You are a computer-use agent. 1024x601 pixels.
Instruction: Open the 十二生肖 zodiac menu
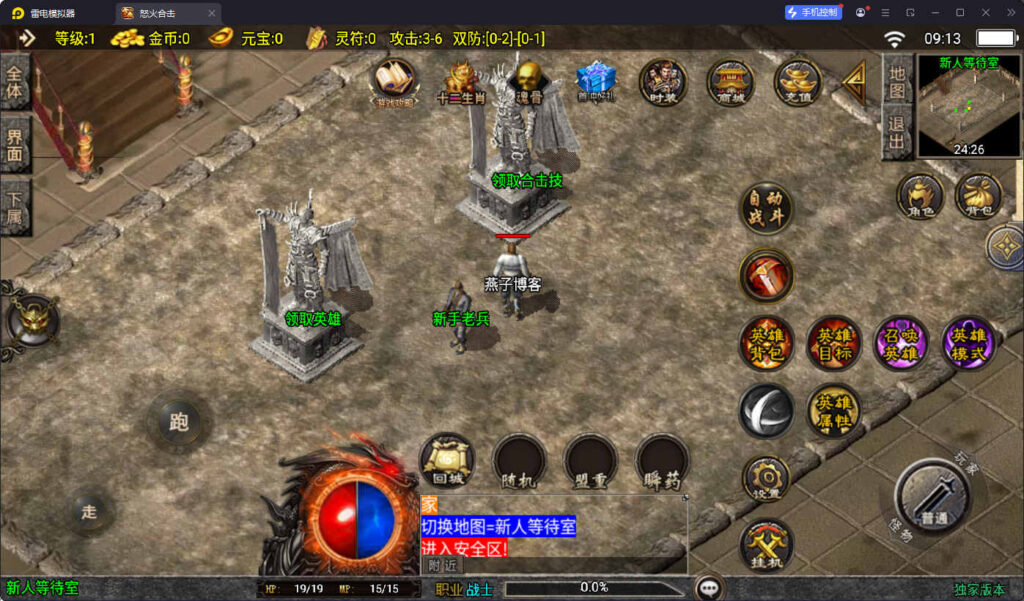[x=459, y=82]
